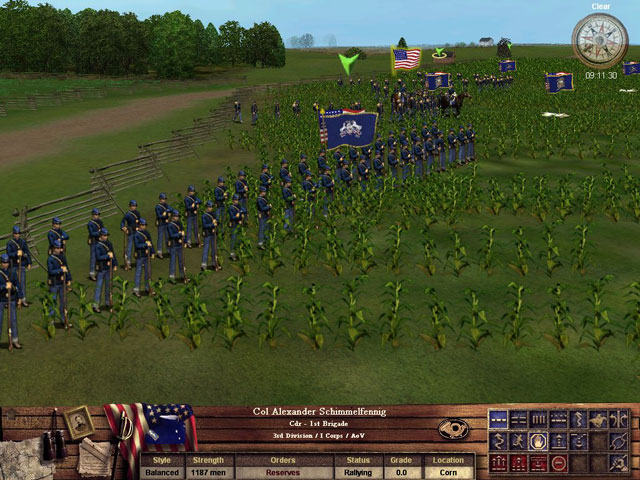
Task: Select the red circle cease-fire button
Action: [x=558, y=463]
